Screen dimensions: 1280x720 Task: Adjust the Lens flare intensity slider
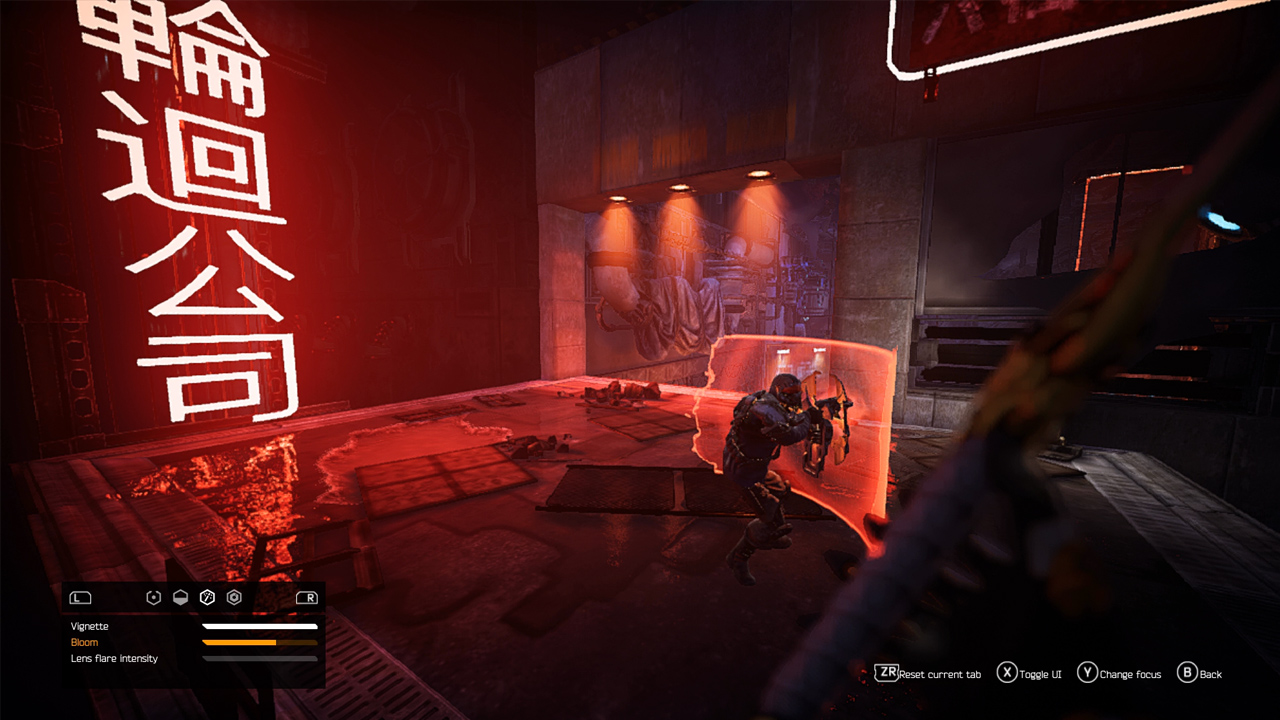259,659
